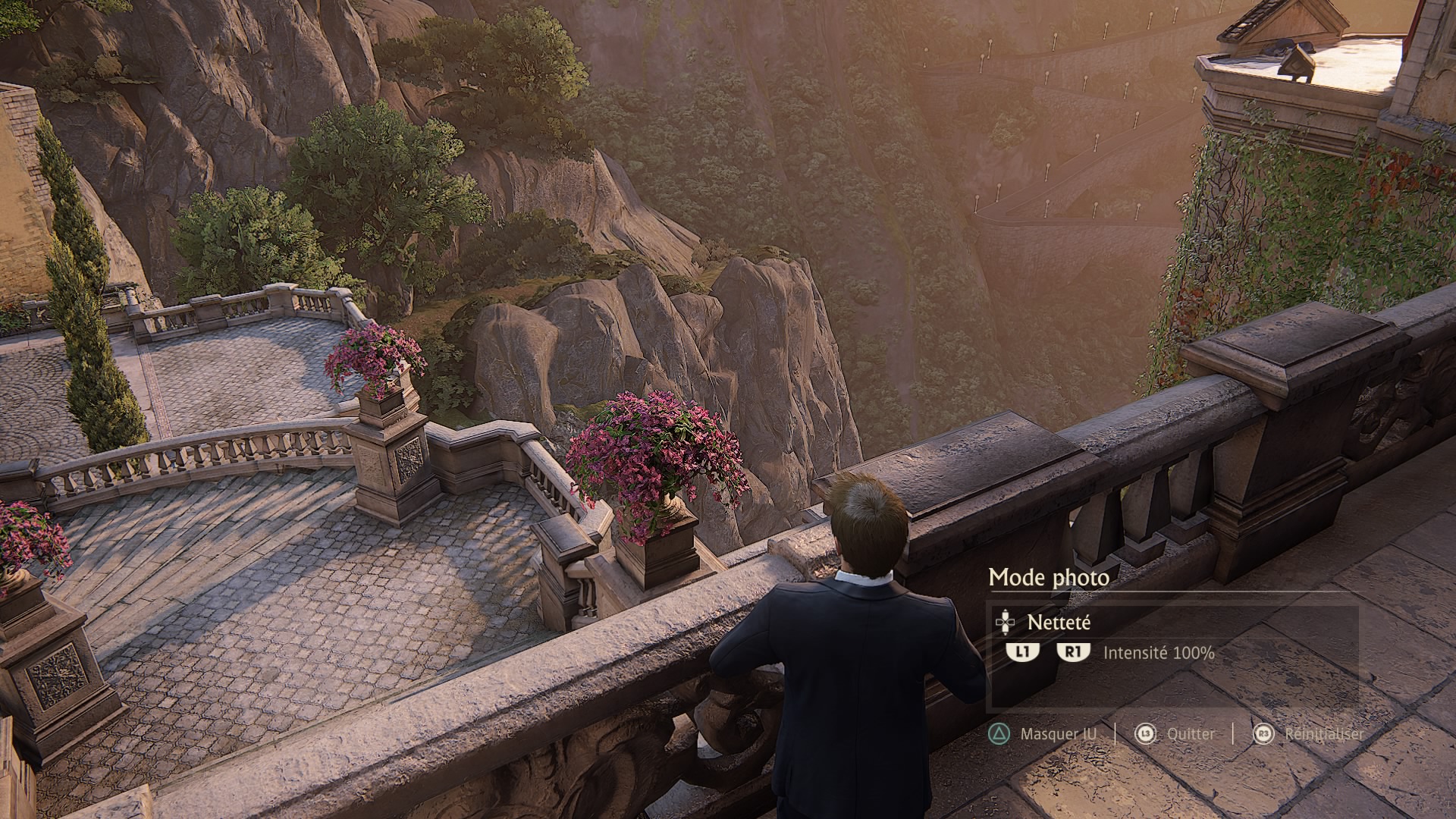Select the Netteté photo mode setting

point(1059,623)
